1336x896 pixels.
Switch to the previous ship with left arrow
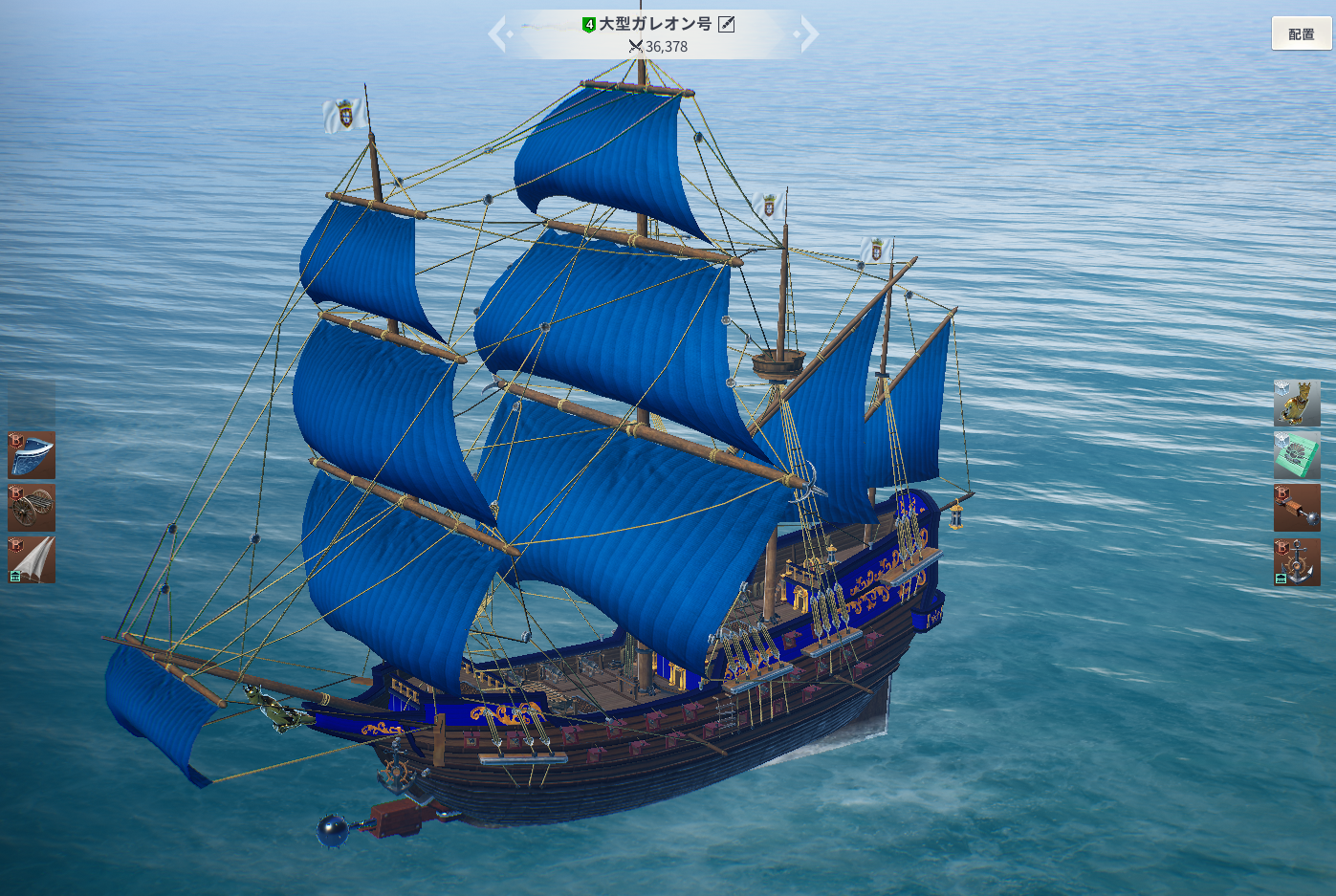point(498,34)
